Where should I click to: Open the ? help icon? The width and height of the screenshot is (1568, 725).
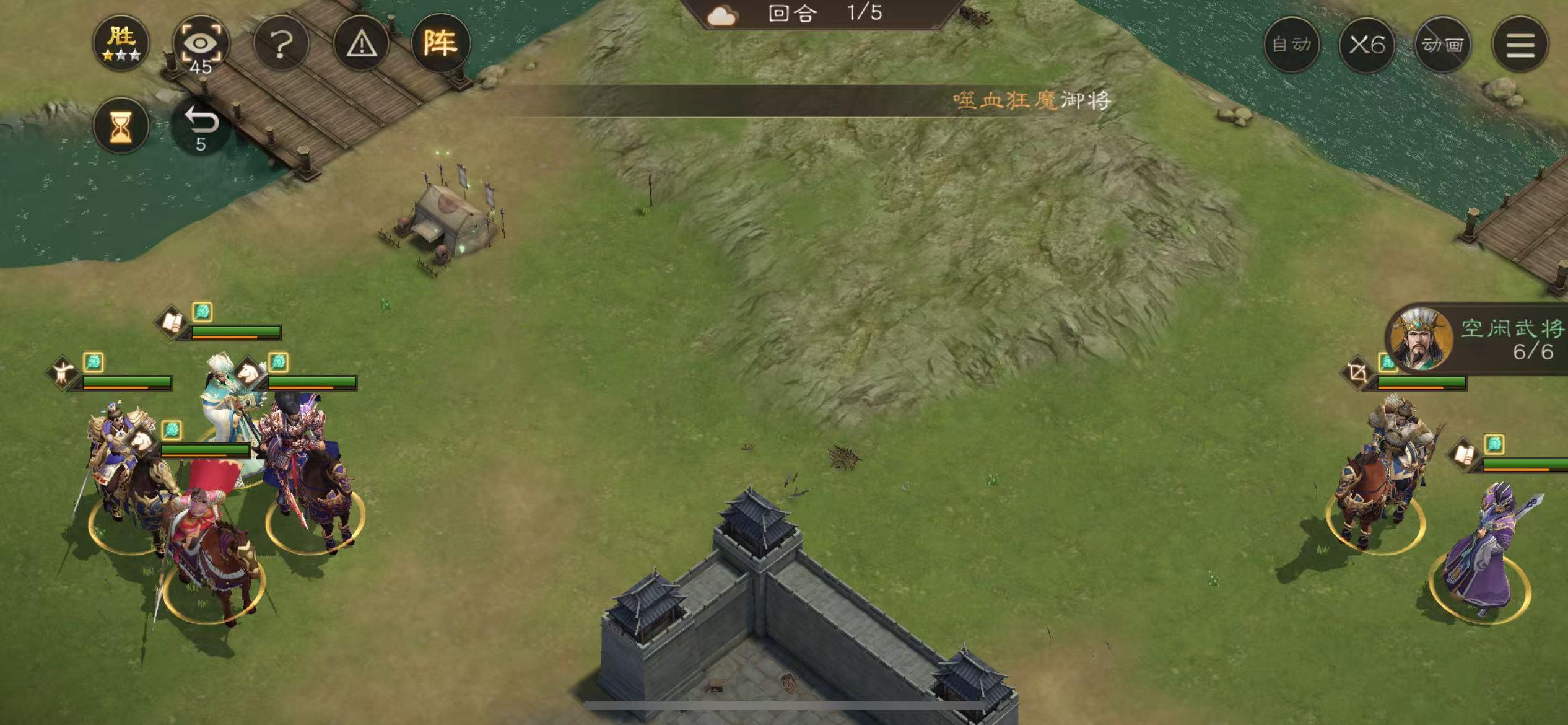pyautogui.click(x=282, y=43)
